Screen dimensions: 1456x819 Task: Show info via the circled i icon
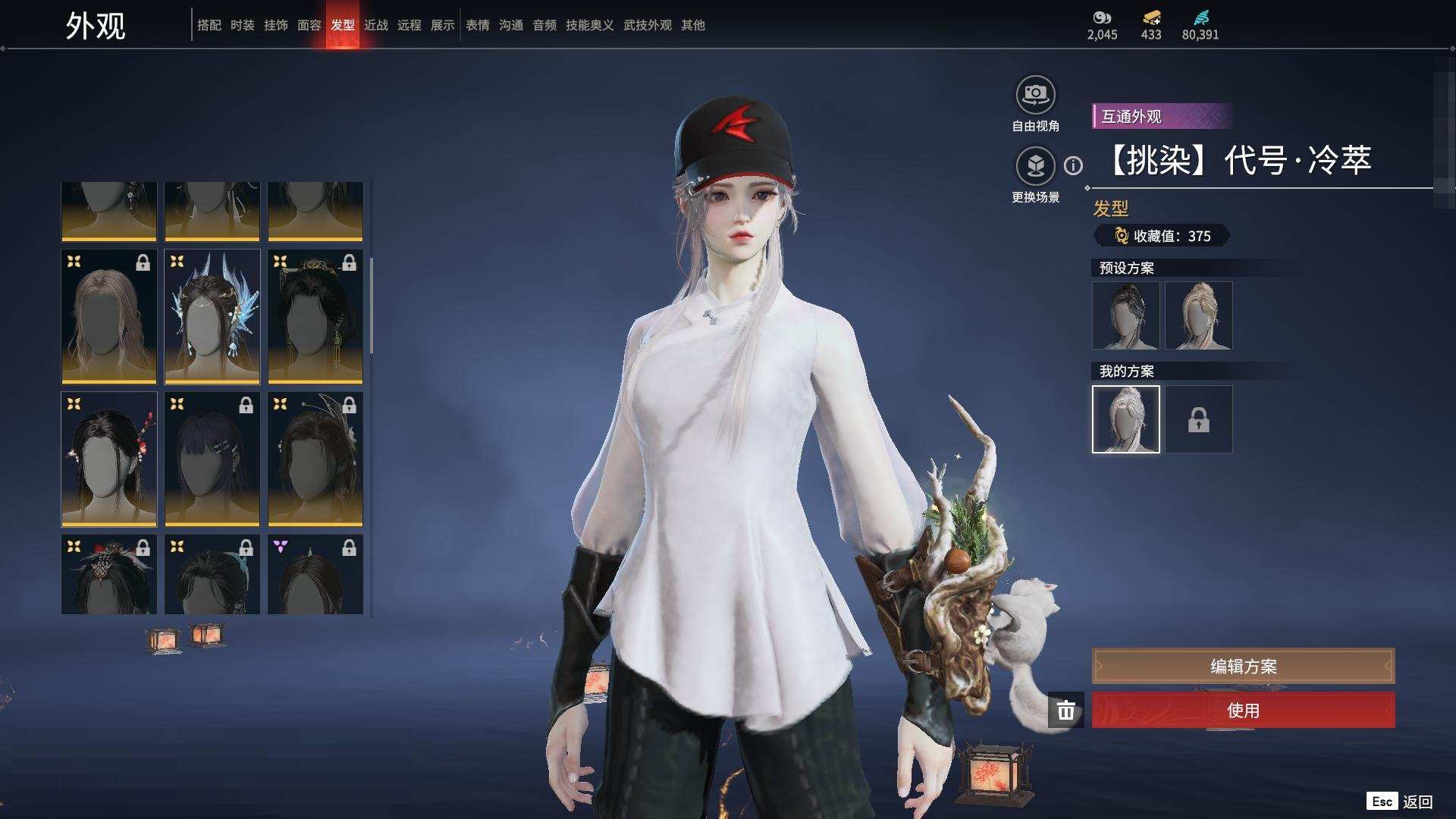point(1073,165)
